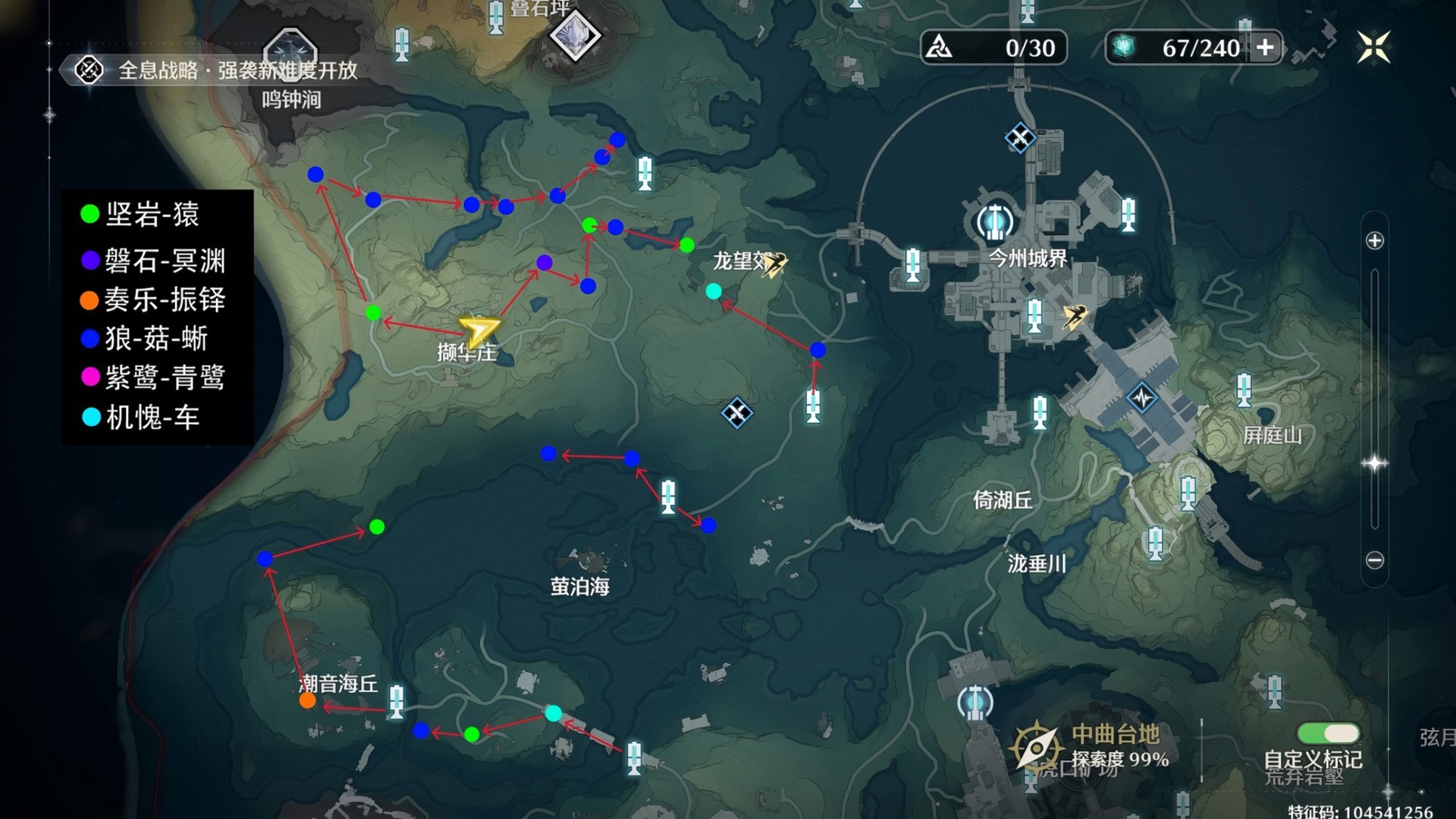1456x819 pixels.
Task: Click the plus beside the 67/240 counter
Action: click(x=1264, y=47)
